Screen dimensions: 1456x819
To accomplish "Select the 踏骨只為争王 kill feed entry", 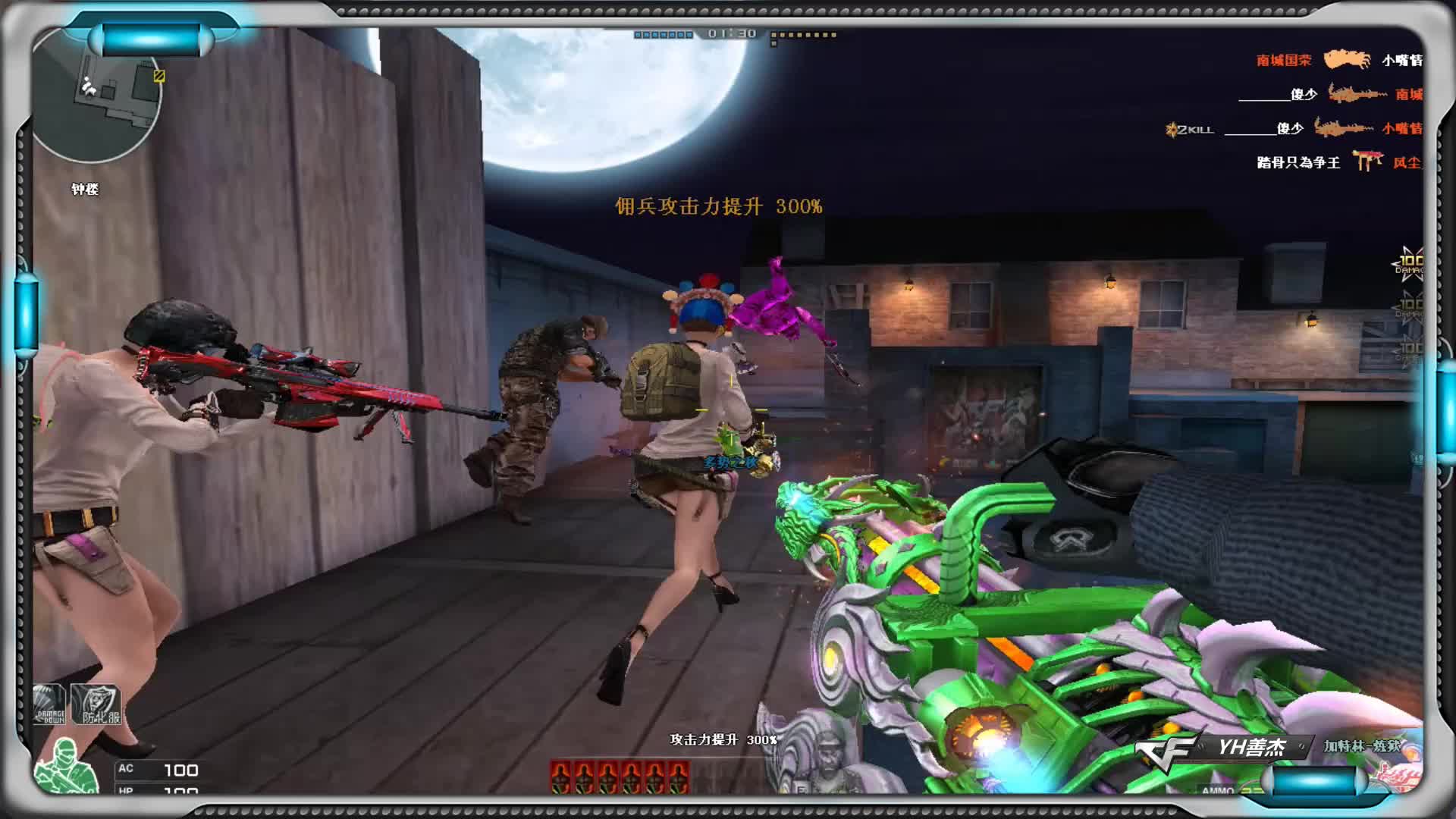I will pyautogui.click(x=1298, y=162).
